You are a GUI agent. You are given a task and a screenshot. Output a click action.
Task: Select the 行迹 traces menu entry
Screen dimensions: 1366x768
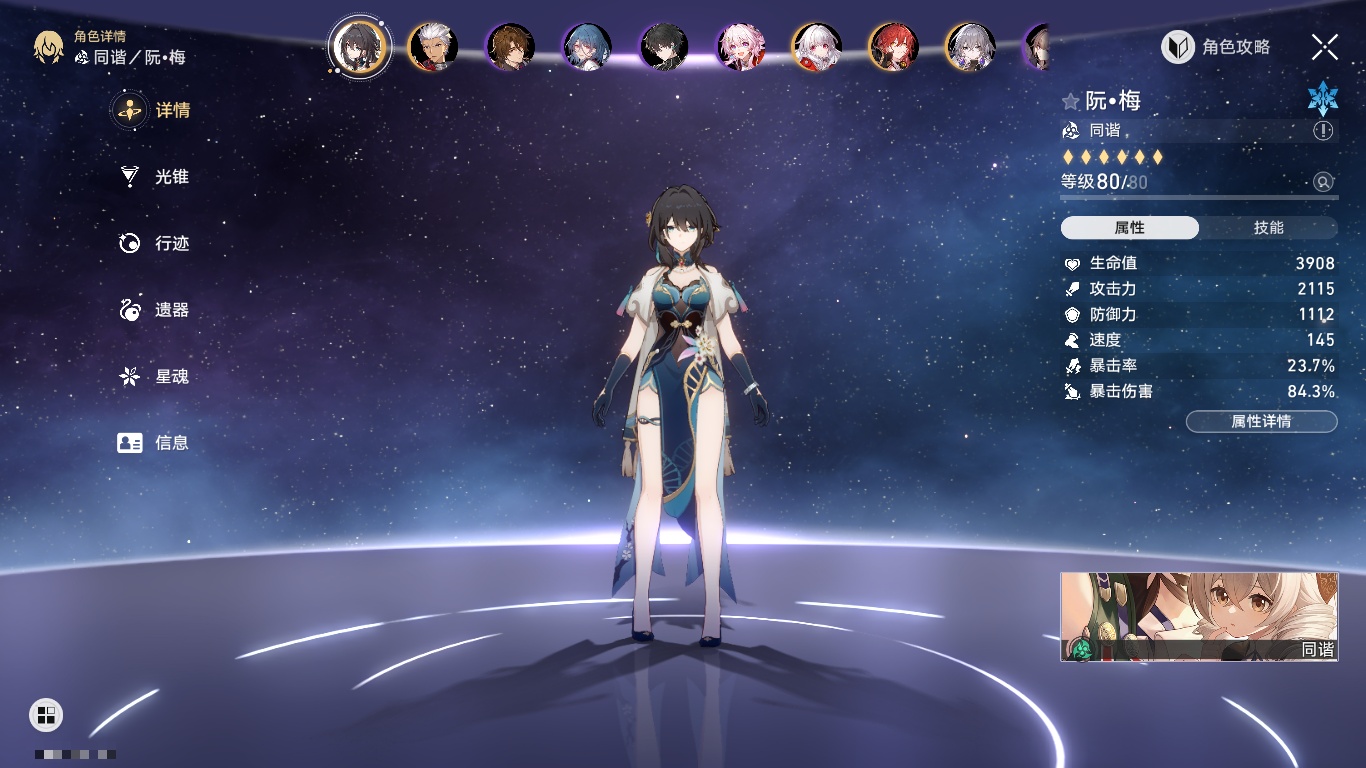pos(155,243)
